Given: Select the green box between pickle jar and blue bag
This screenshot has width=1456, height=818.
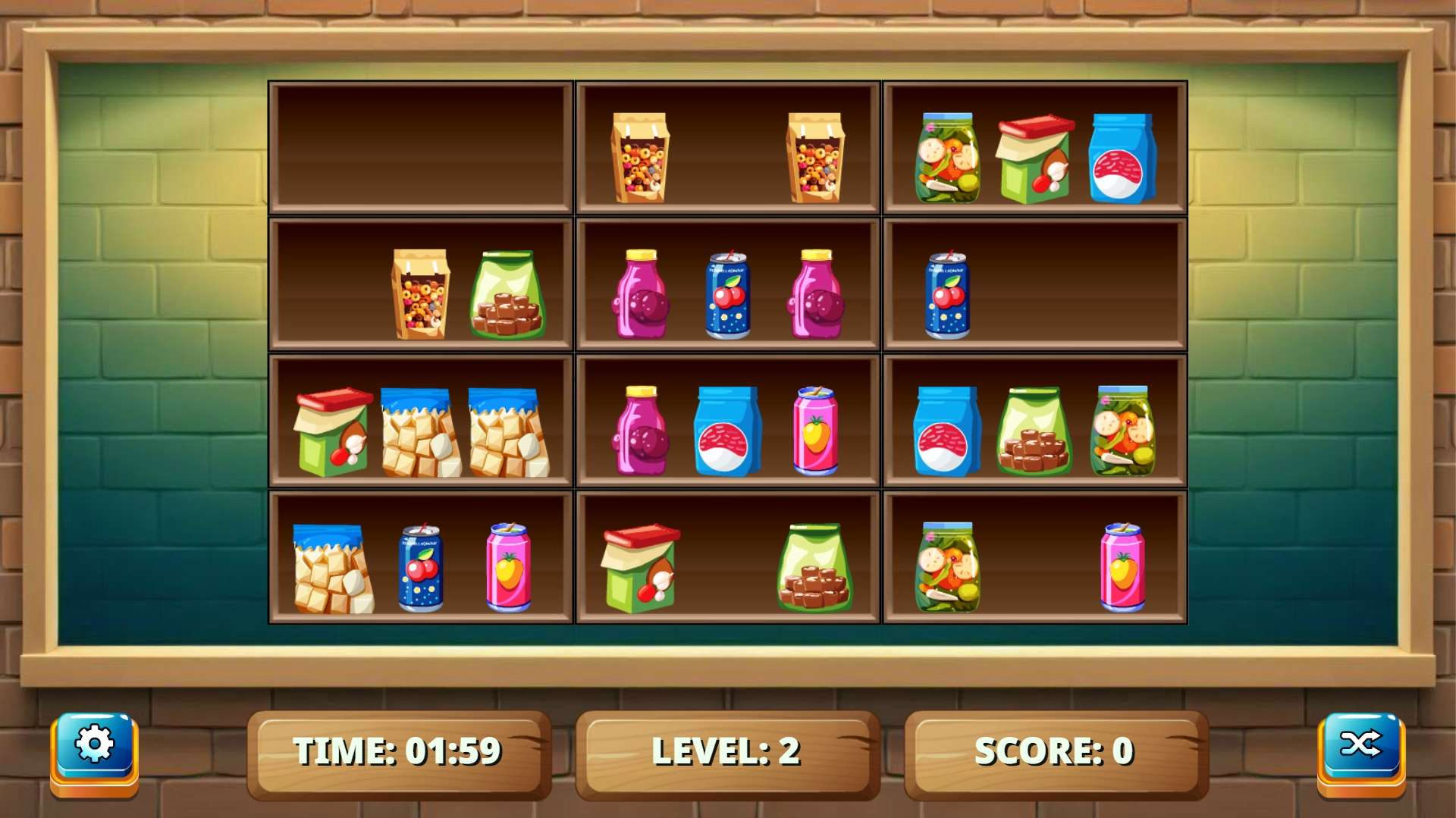Looking at the screenshot, I should [1034, 158].
